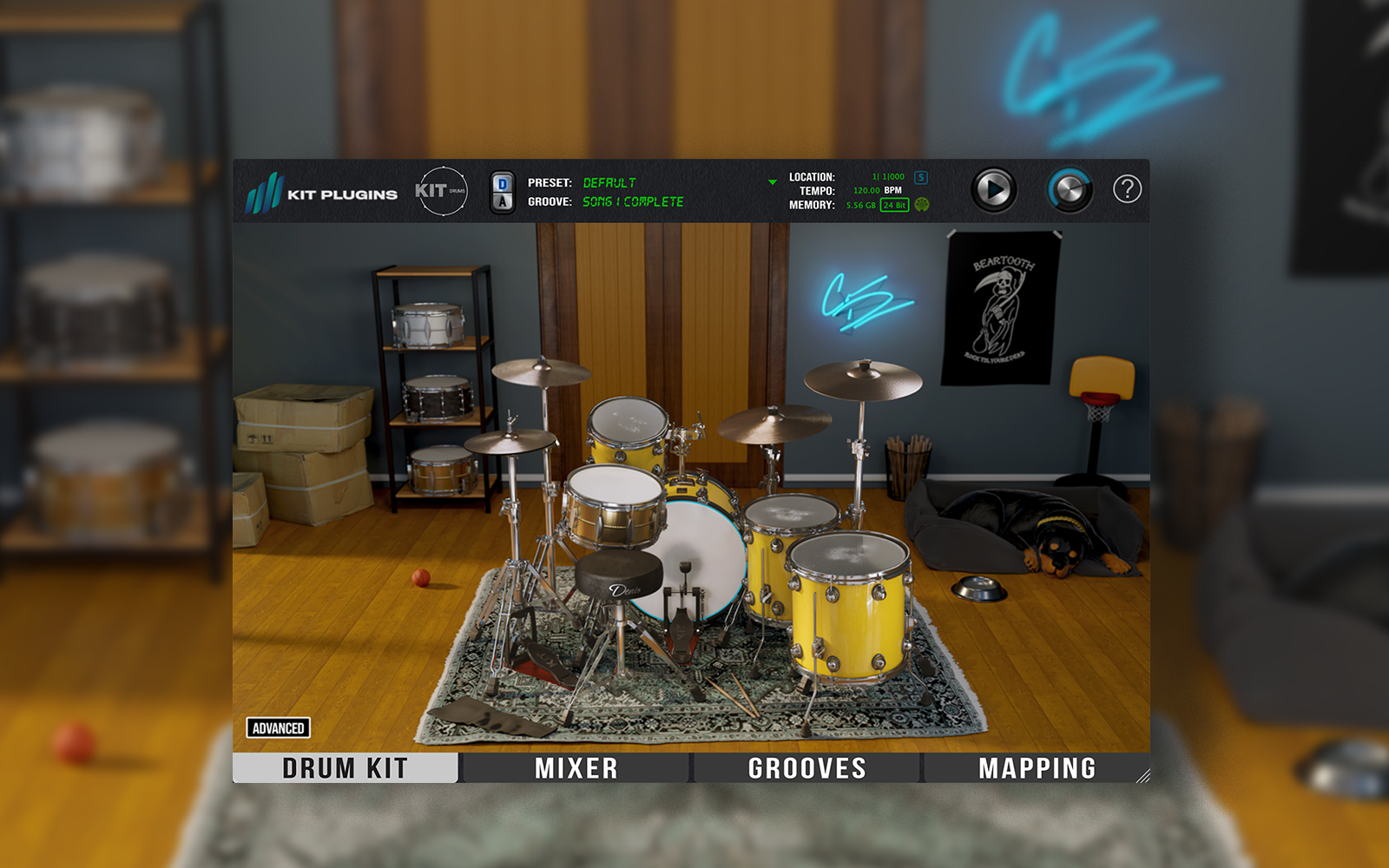Open the Mixer tab
The height and width of the screenshot is (868, 1389).
pos(576,768)
